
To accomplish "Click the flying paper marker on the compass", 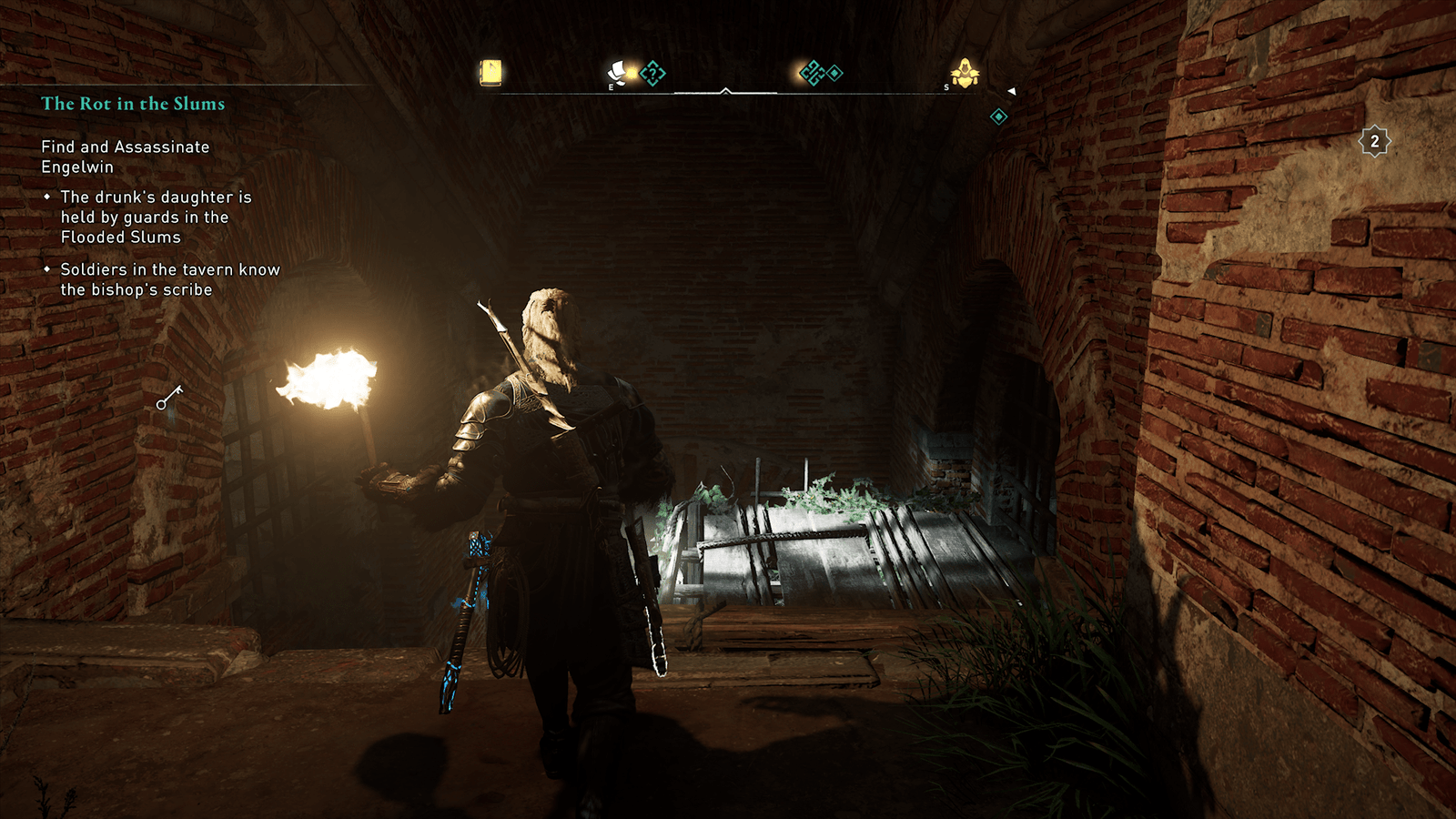I will [619, 72].
